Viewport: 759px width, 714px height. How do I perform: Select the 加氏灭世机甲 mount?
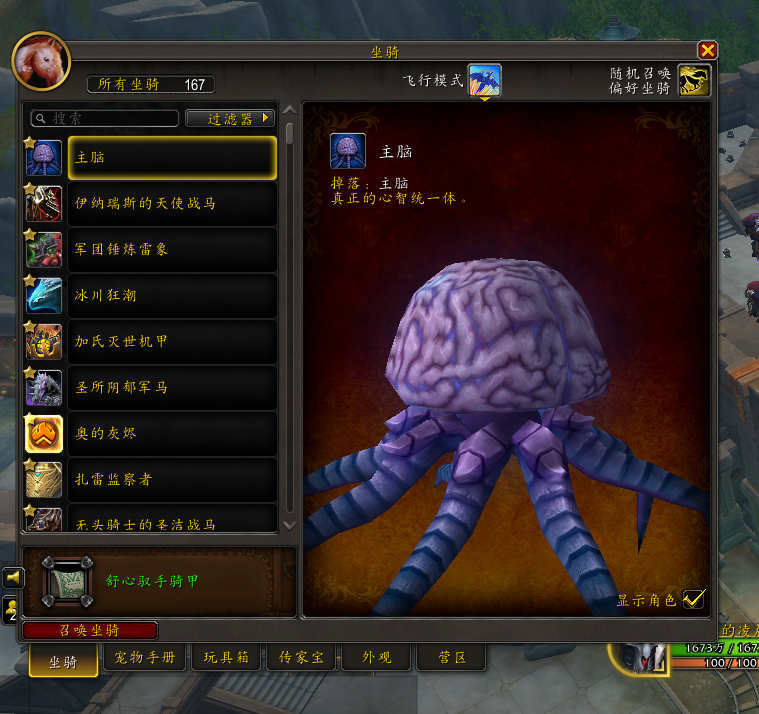172,341
